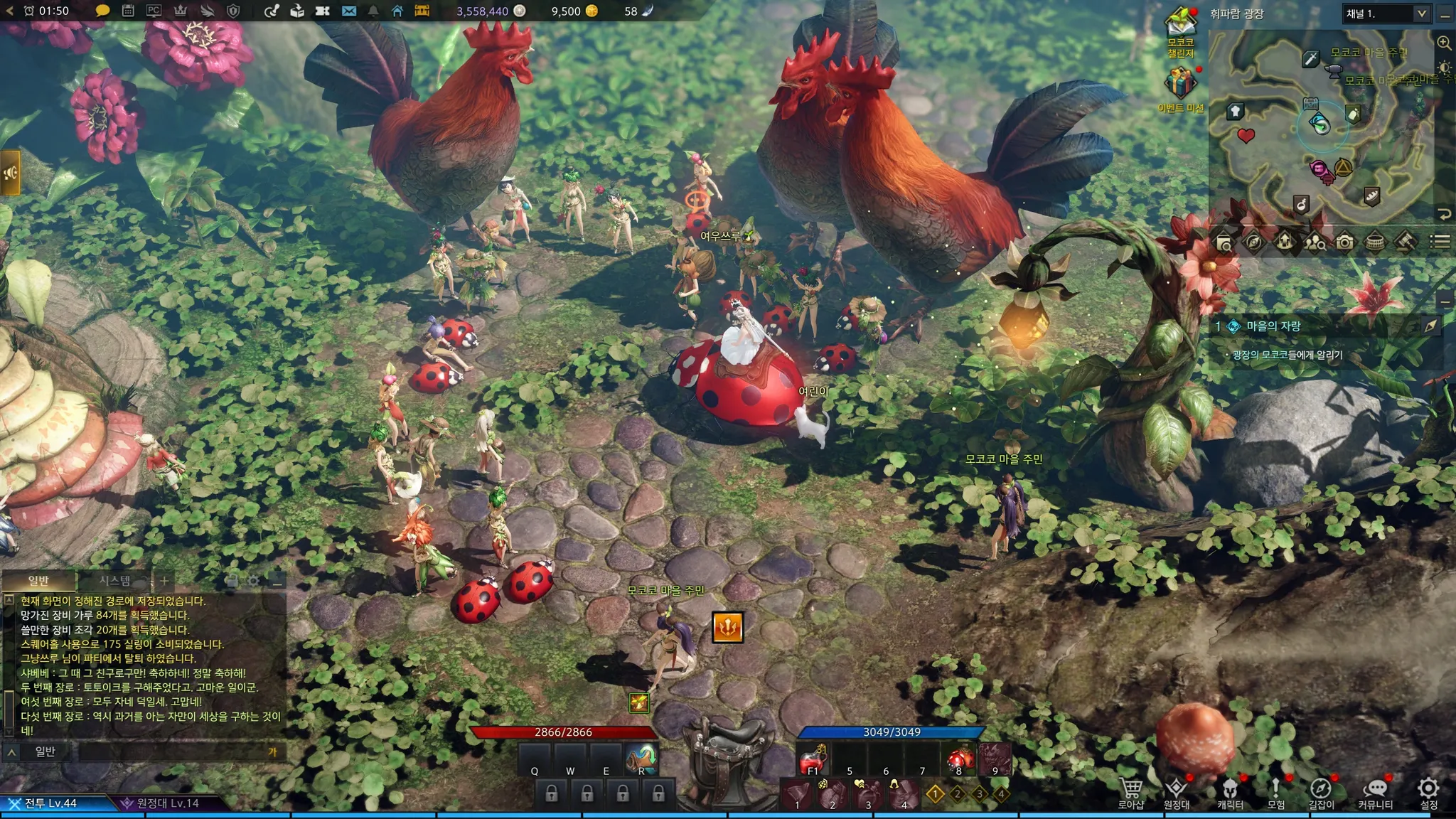1456x819 pixels.
Task: Click the blue house stronghold icon
Action: [x=397, y=11]
